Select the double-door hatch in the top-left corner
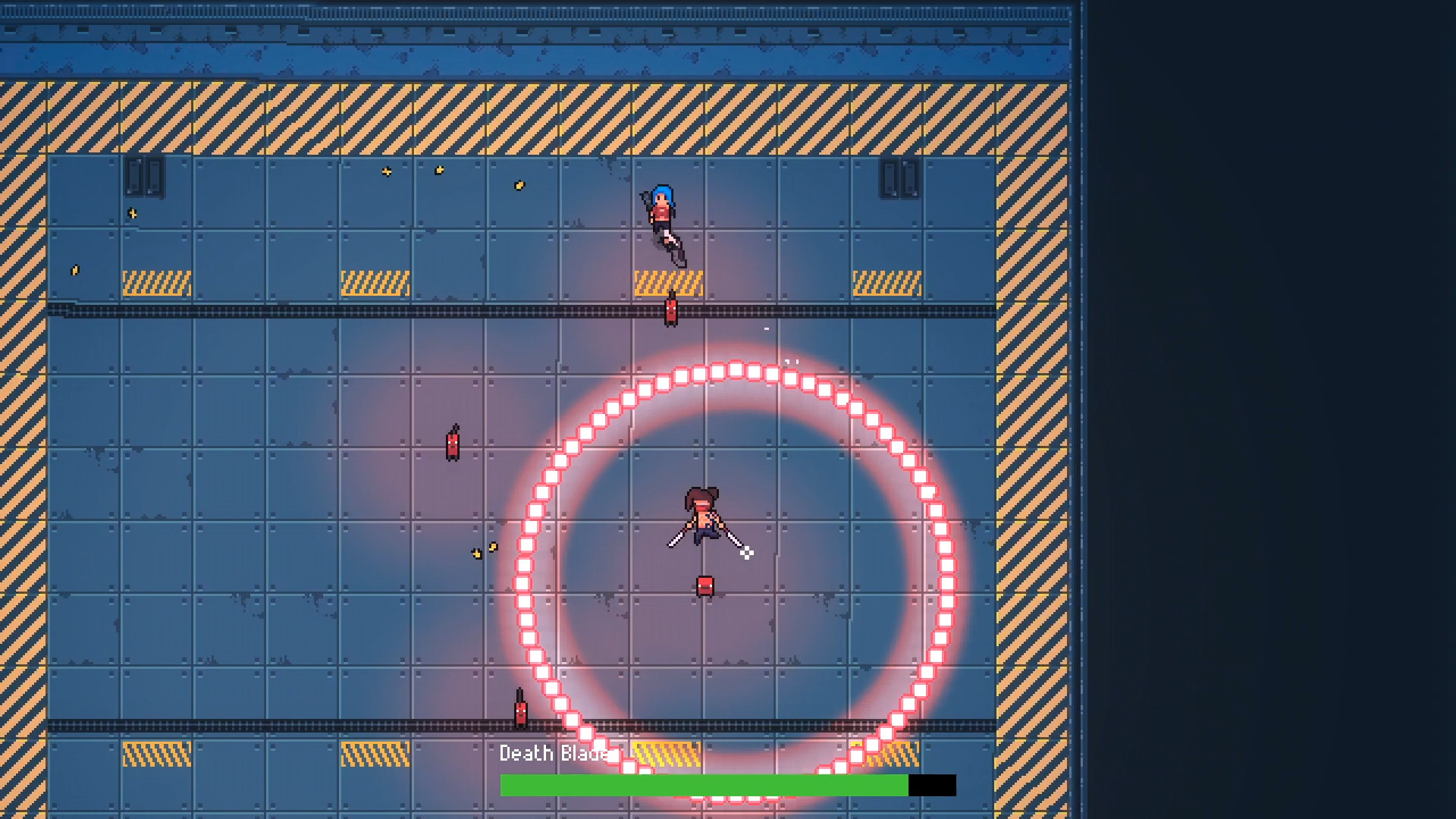 tap(144, 174)
